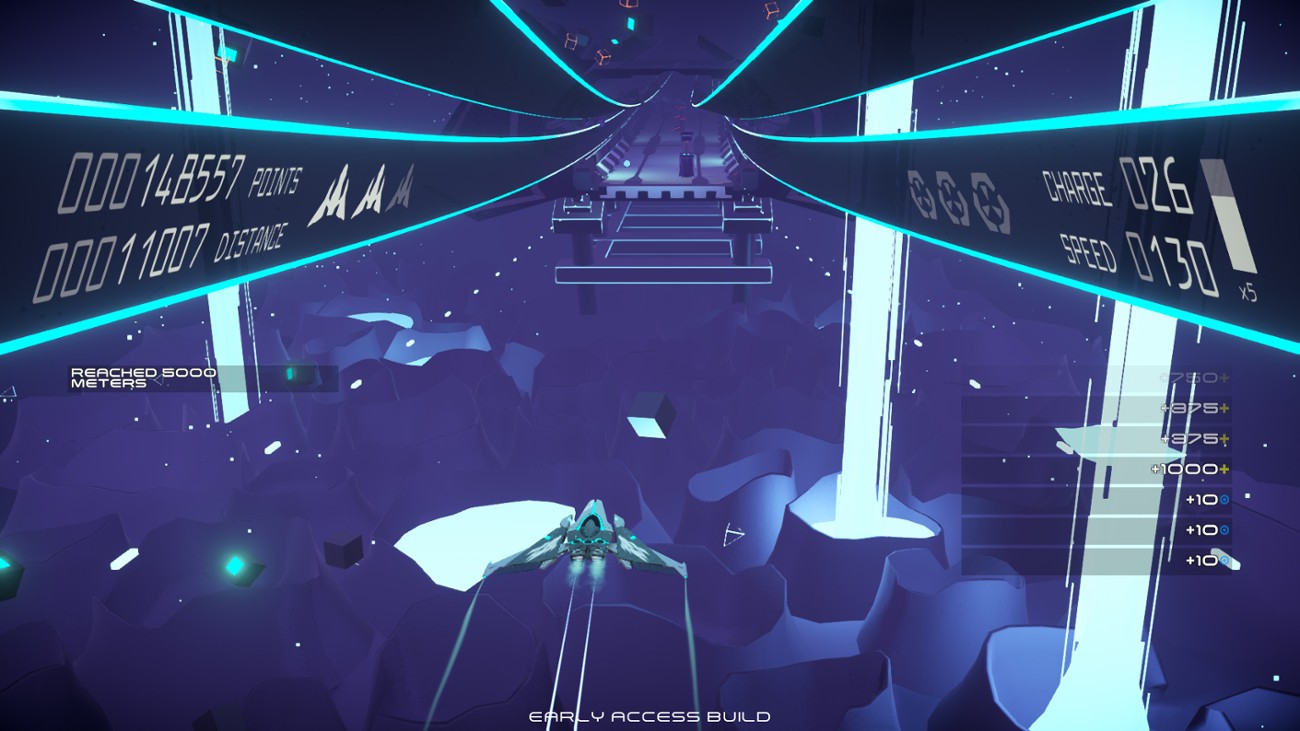The width and height of the screenshot is (1300, 731).
Task: Click the middle hexagonal shield pickup icon
Action: [x=952, y=197]
